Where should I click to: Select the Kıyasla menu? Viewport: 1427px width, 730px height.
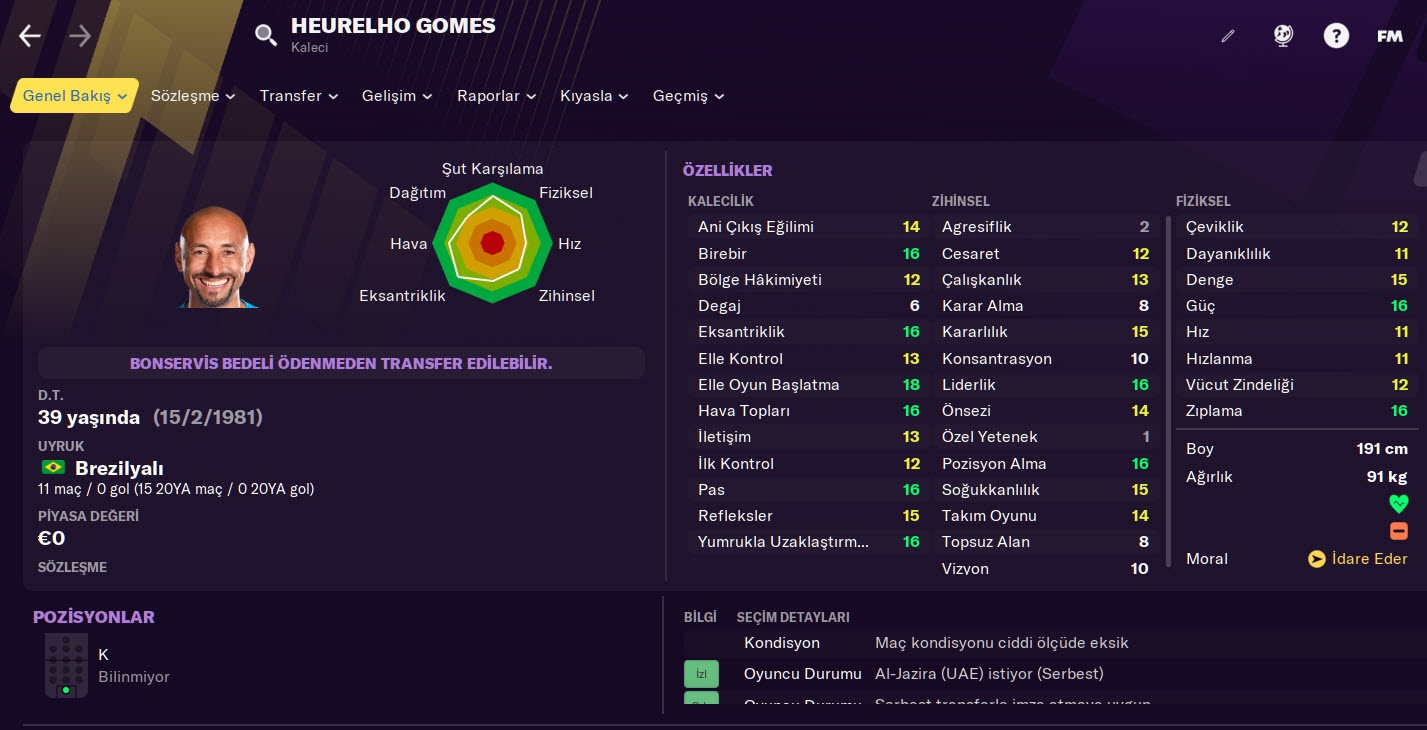594,96
